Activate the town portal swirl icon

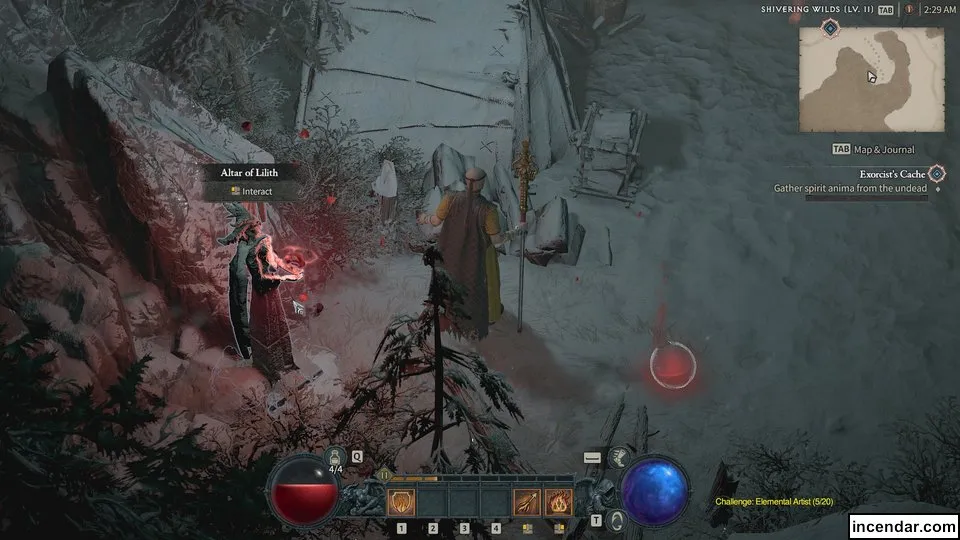(617, 519)
